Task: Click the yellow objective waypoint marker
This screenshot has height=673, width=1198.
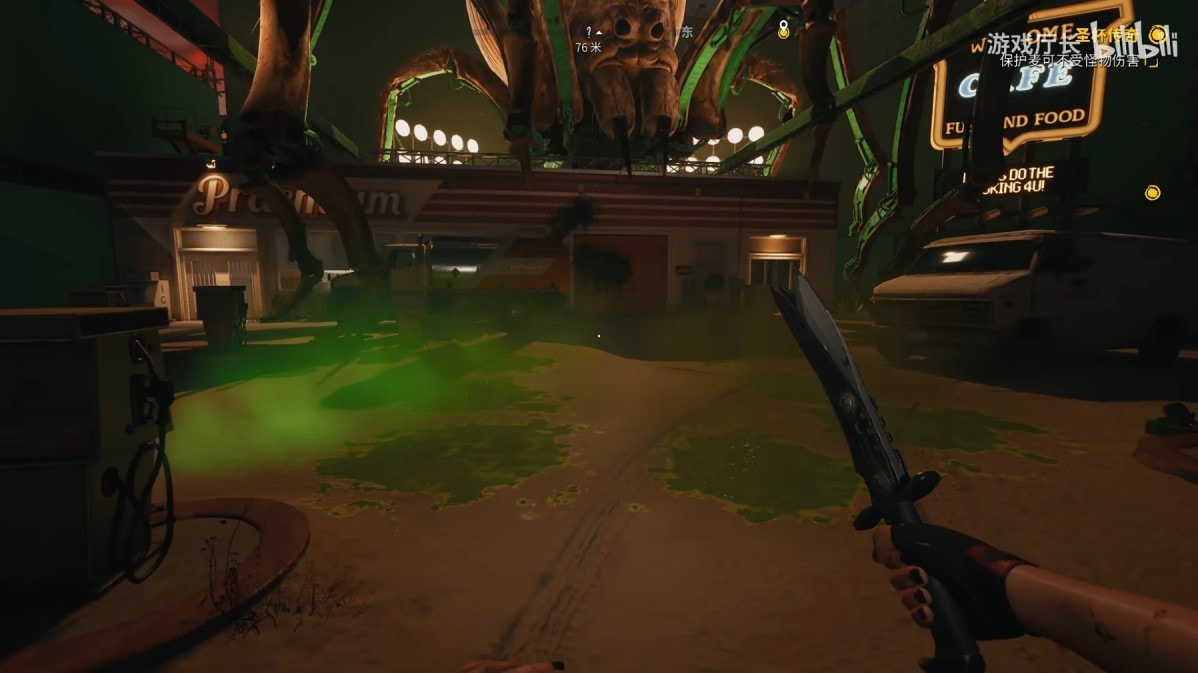Action: (1152, 191)
